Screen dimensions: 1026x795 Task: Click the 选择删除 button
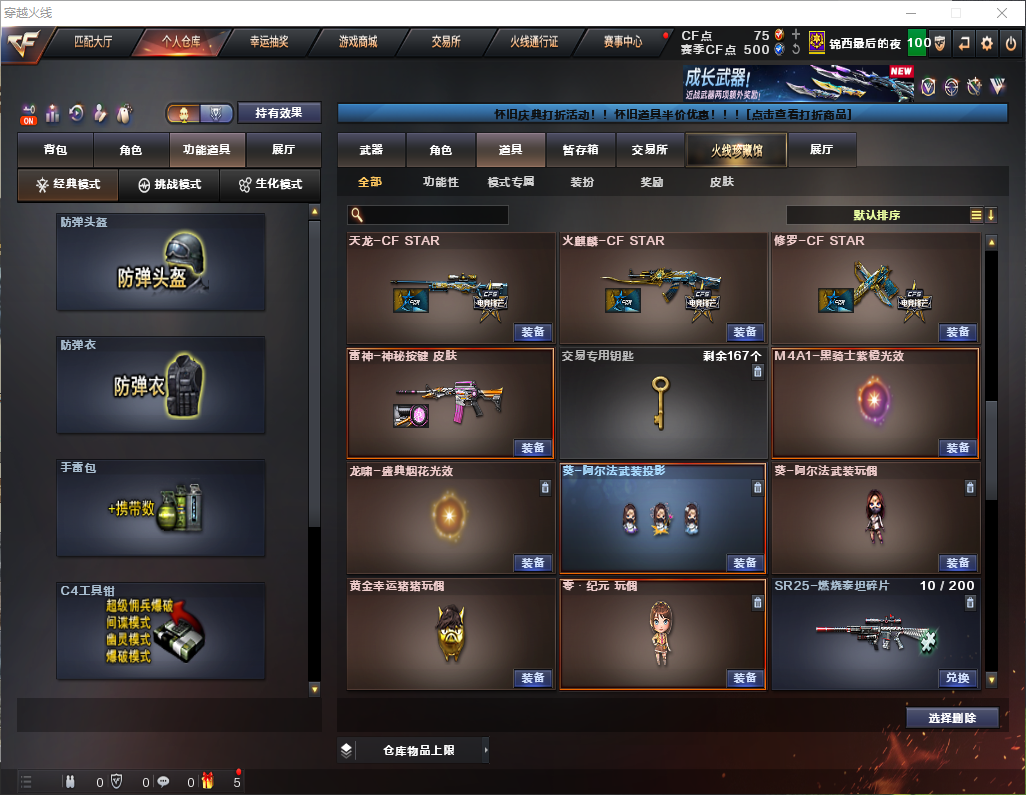tap(952, 718)
